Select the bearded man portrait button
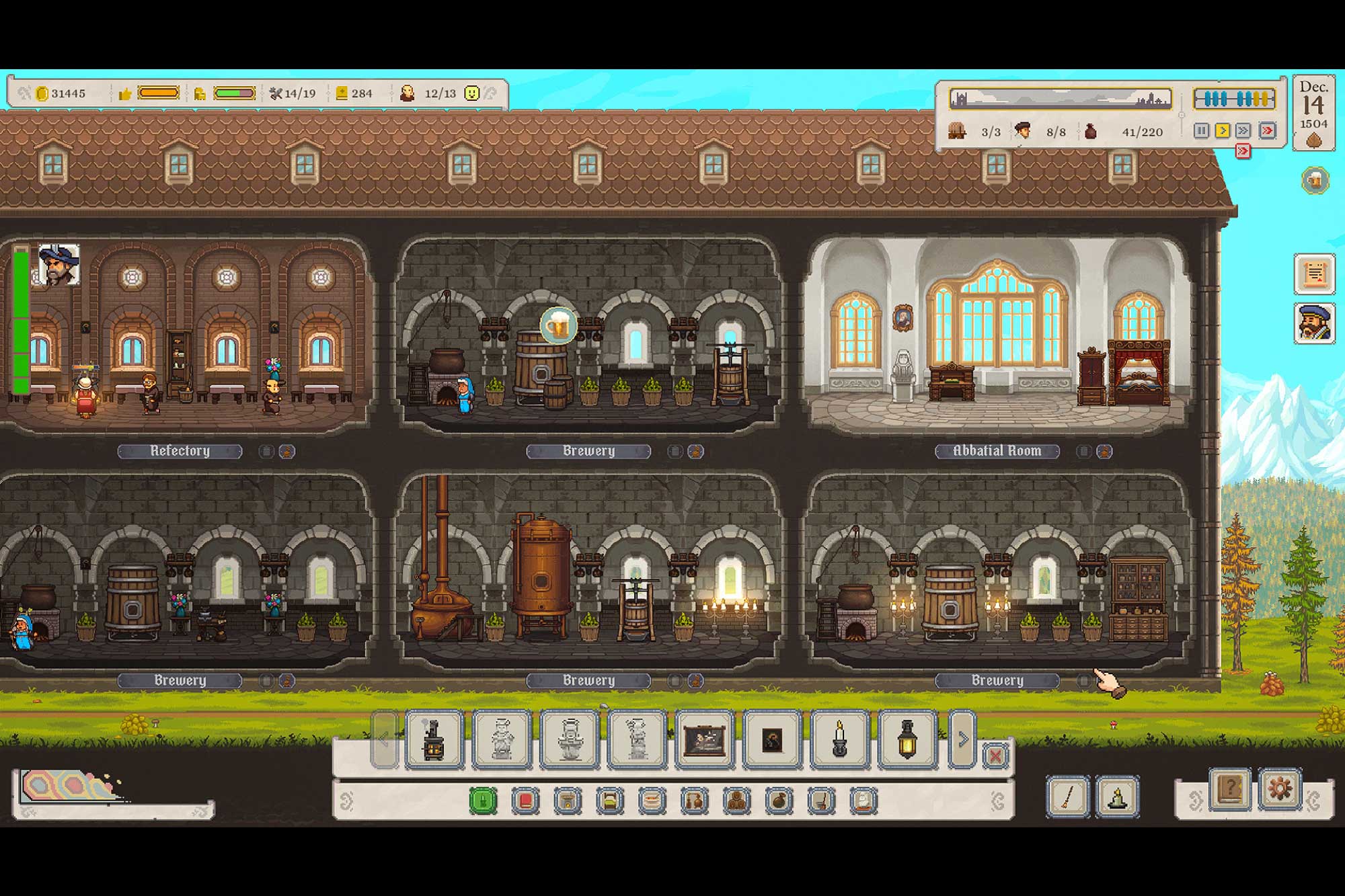Image resolution: width=1345 pixels, height=896 pixels. (x=1314, y=323)
